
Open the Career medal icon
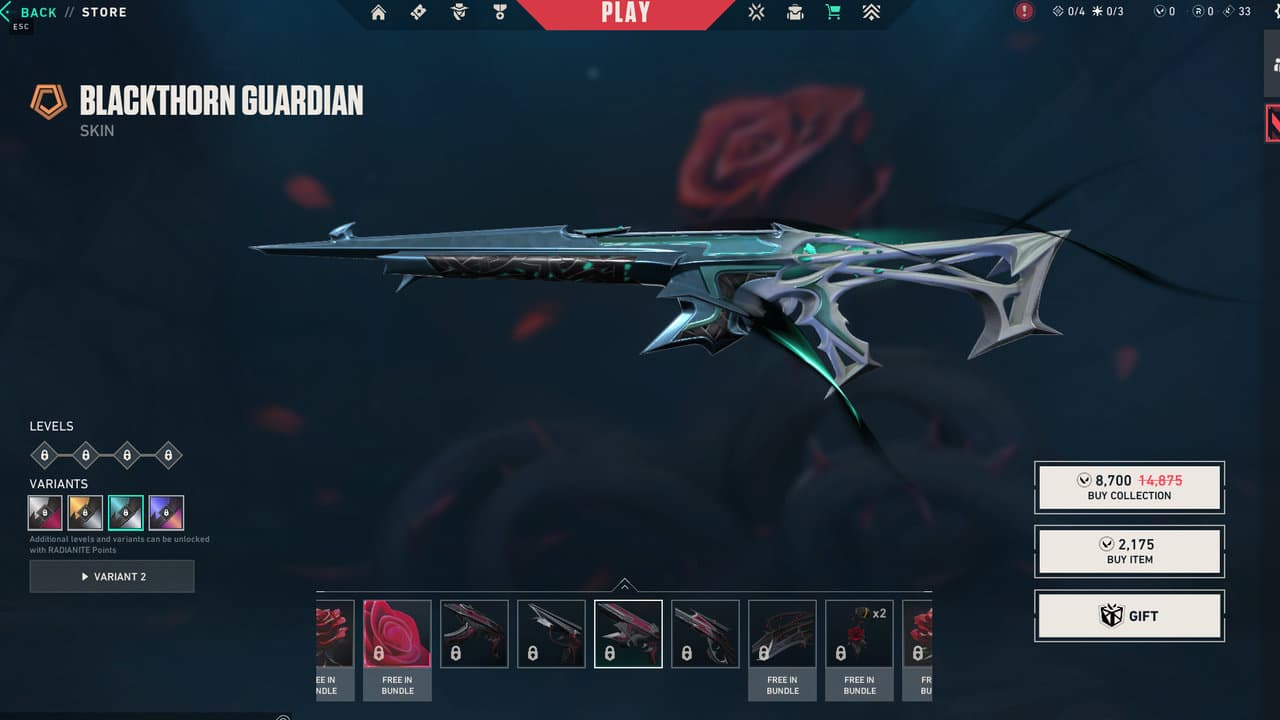click(x=500, y=12)
